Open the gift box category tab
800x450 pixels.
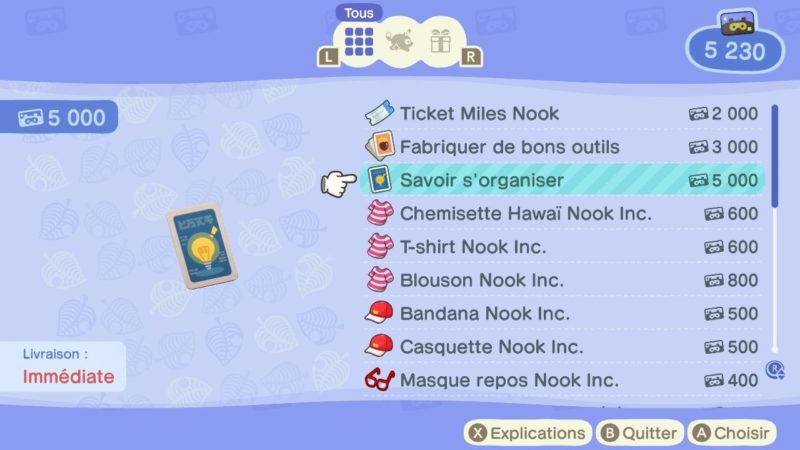coord(439,41)
